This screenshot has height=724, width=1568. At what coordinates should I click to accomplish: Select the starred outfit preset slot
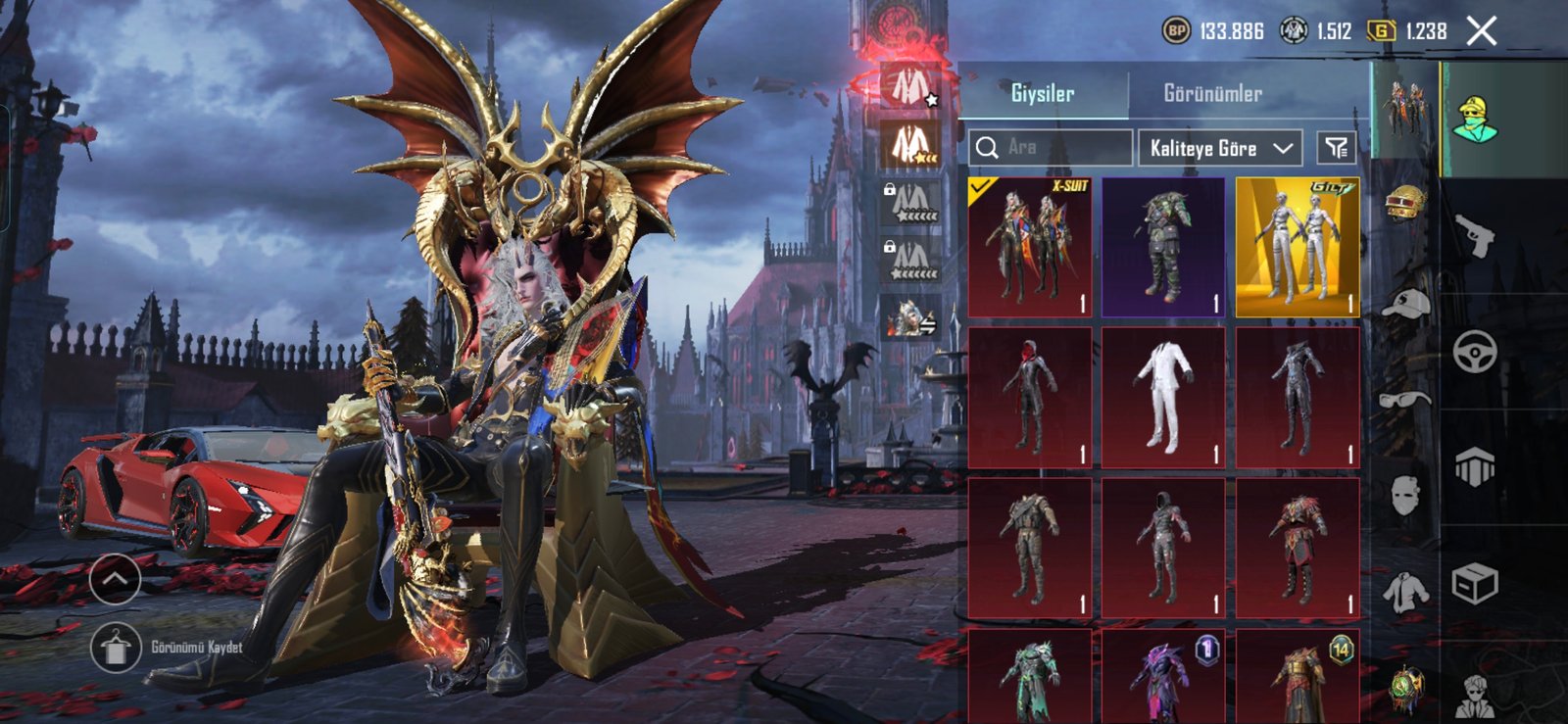coord(911,86)
